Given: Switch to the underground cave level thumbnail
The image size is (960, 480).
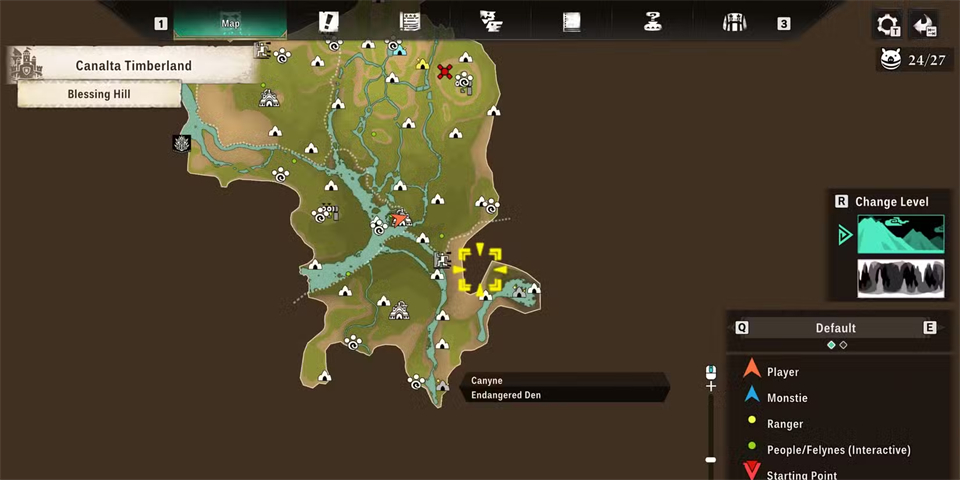Looking at the screenshot, I should 900,278.
